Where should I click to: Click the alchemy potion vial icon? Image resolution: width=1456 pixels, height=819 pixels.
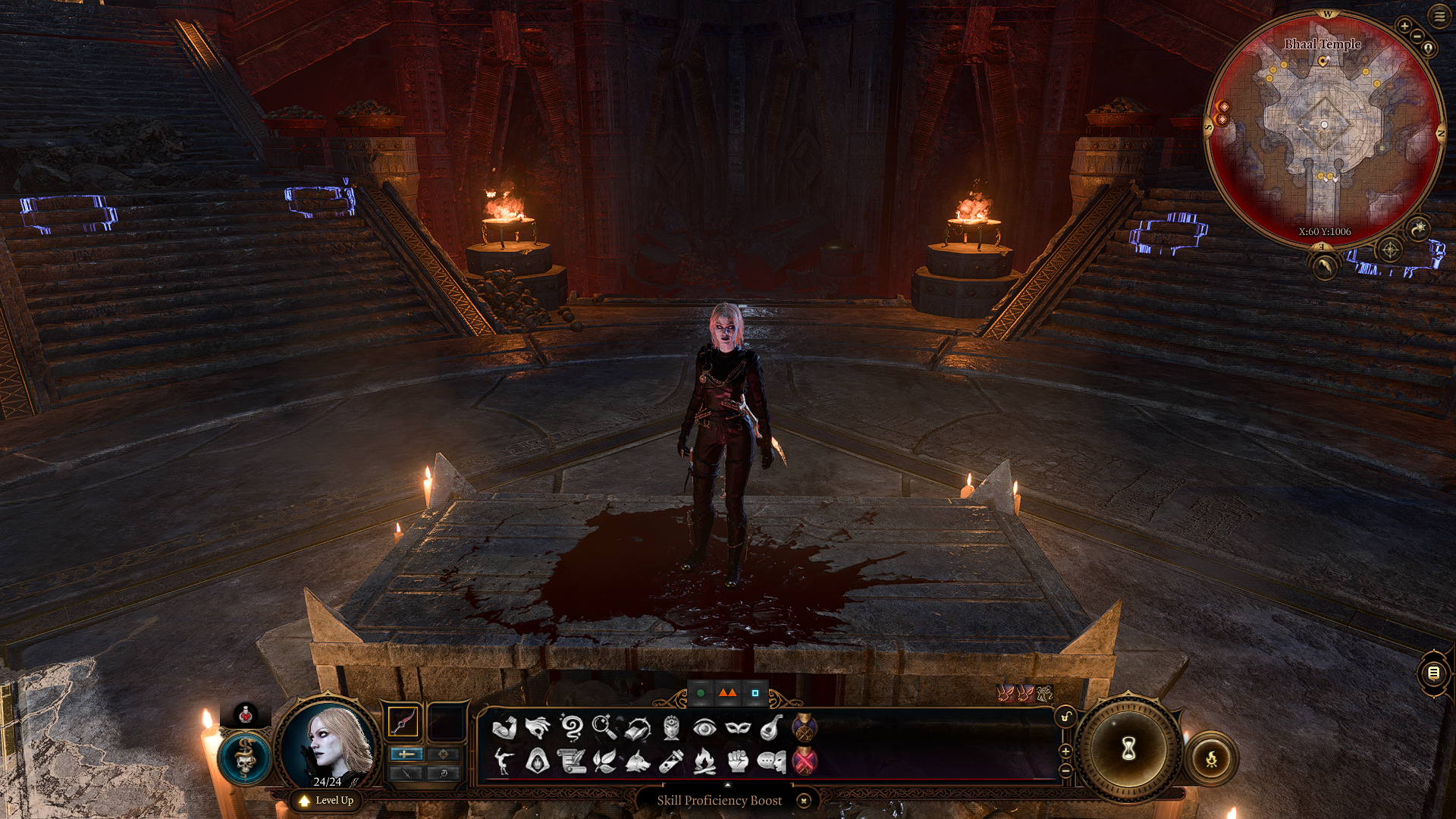(x=673, y=762)
